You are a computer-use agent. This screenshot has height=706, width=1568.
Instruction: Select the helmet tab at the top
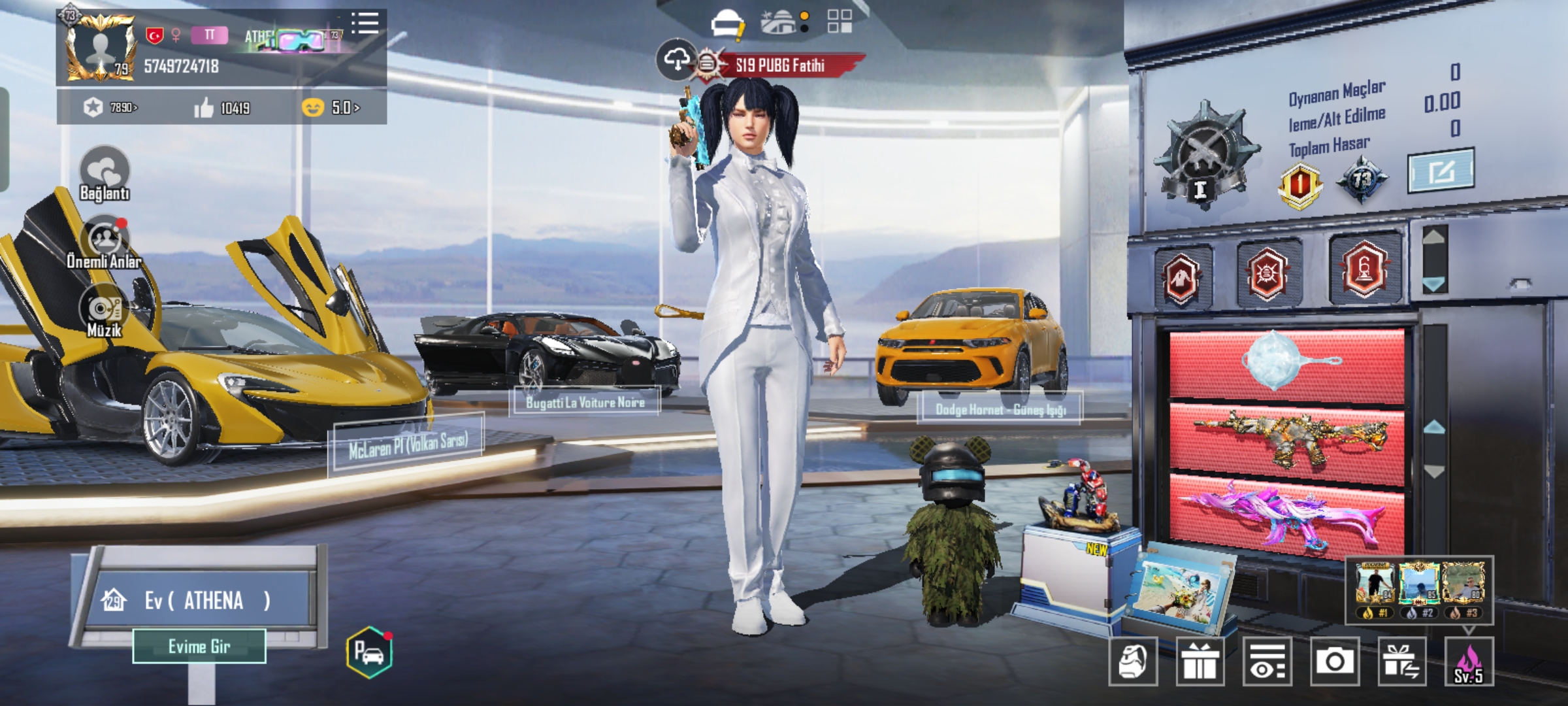pos(727,24)
